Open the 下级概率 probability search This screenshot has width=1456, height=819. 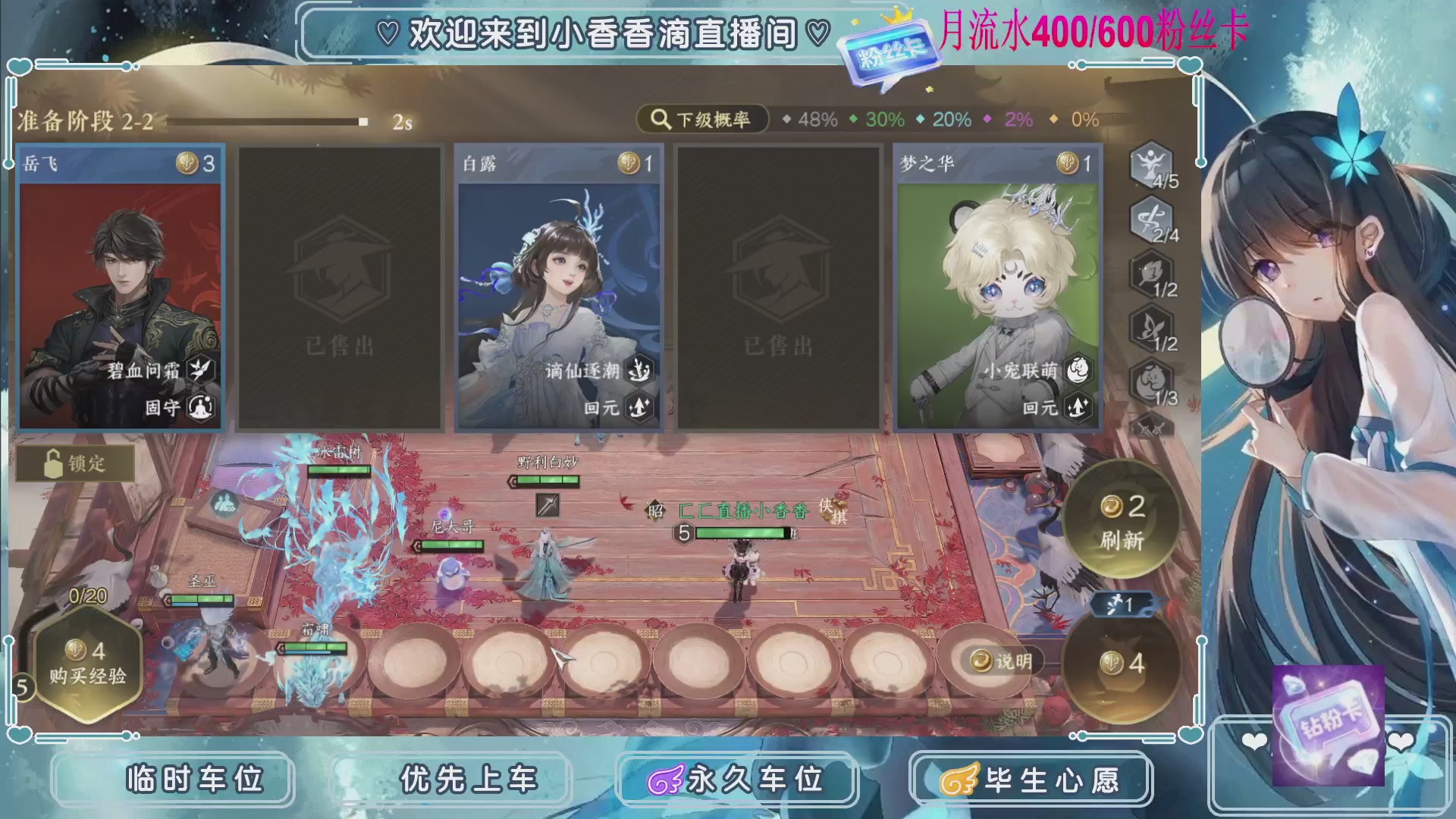pos(701,118)
